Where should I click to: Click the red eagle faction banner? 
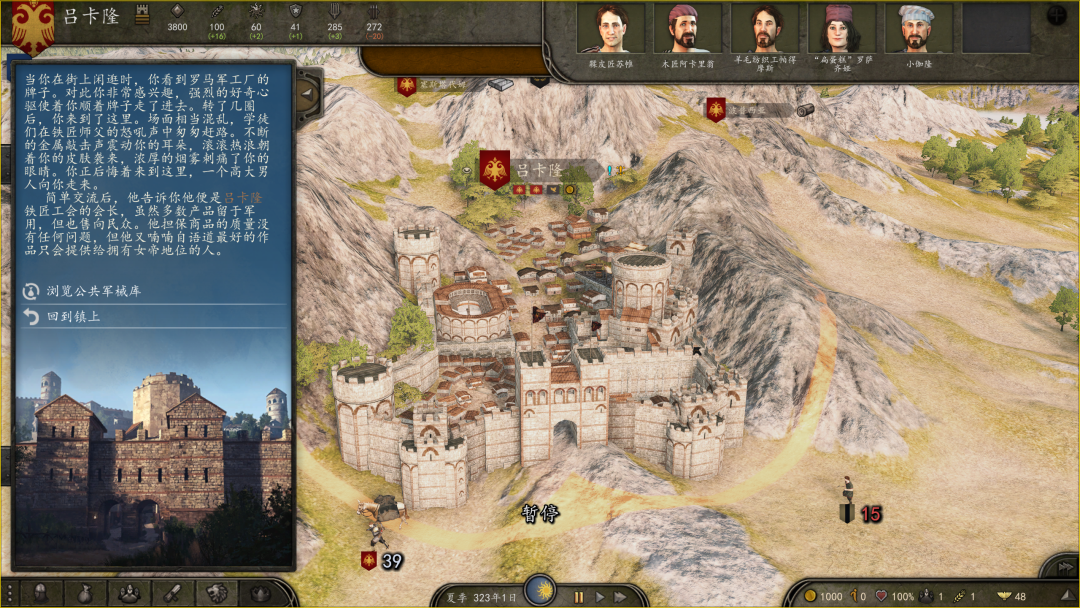pyautogui.click(x=33, y=25)
